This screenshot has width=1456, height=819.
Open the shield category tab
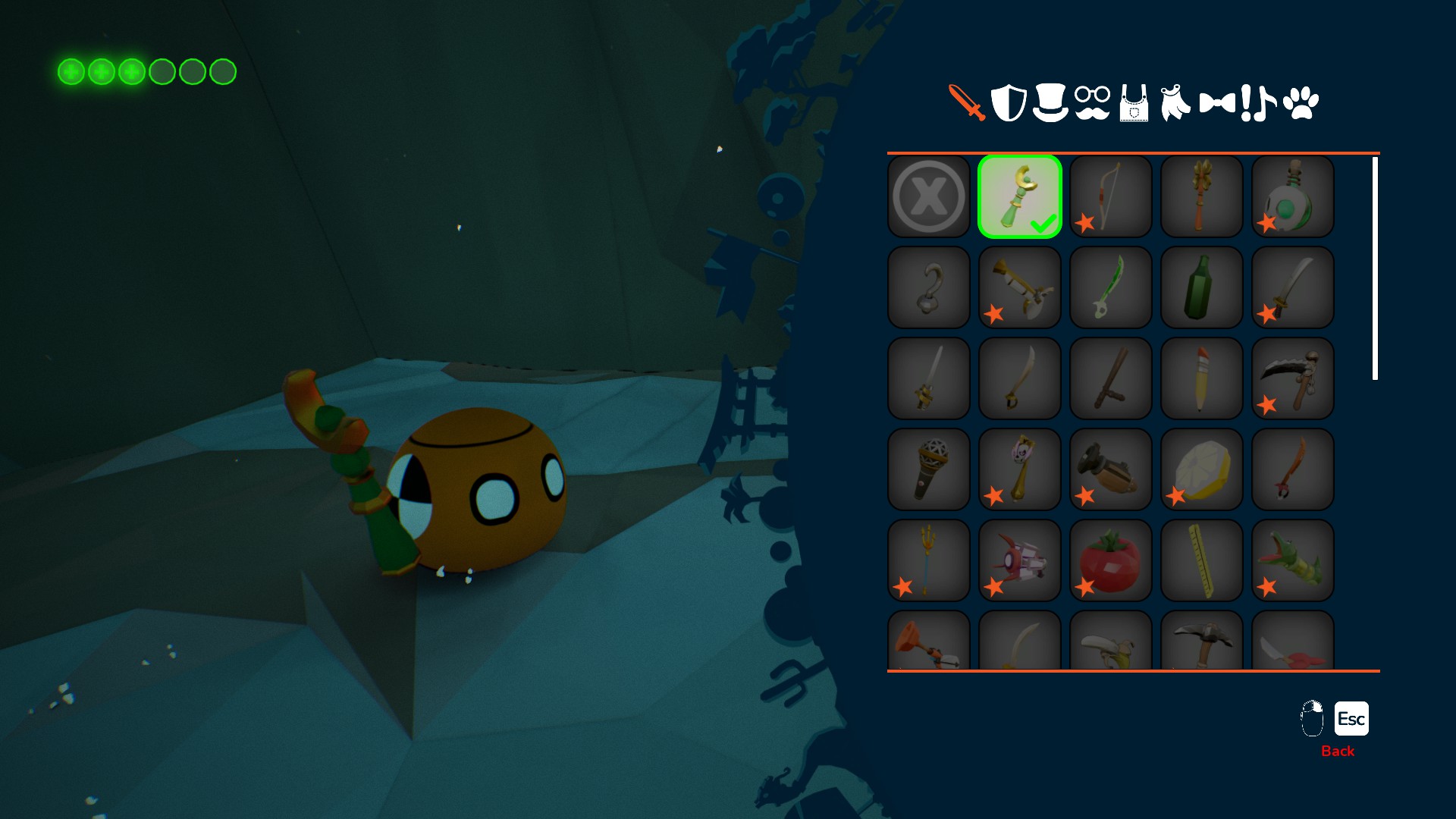click(1009, 102)
